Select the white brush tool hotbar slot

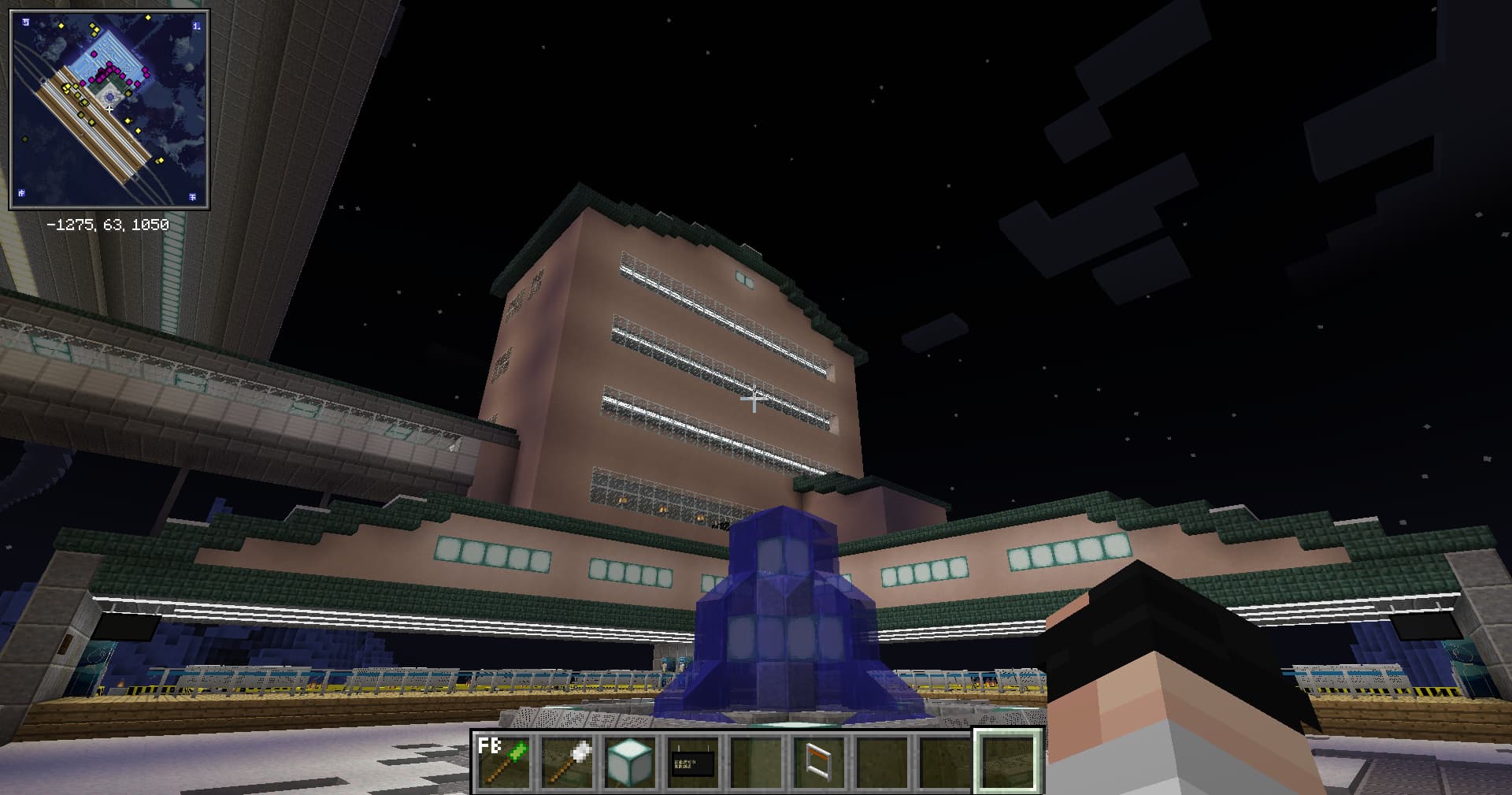click(x=567, y=761)
